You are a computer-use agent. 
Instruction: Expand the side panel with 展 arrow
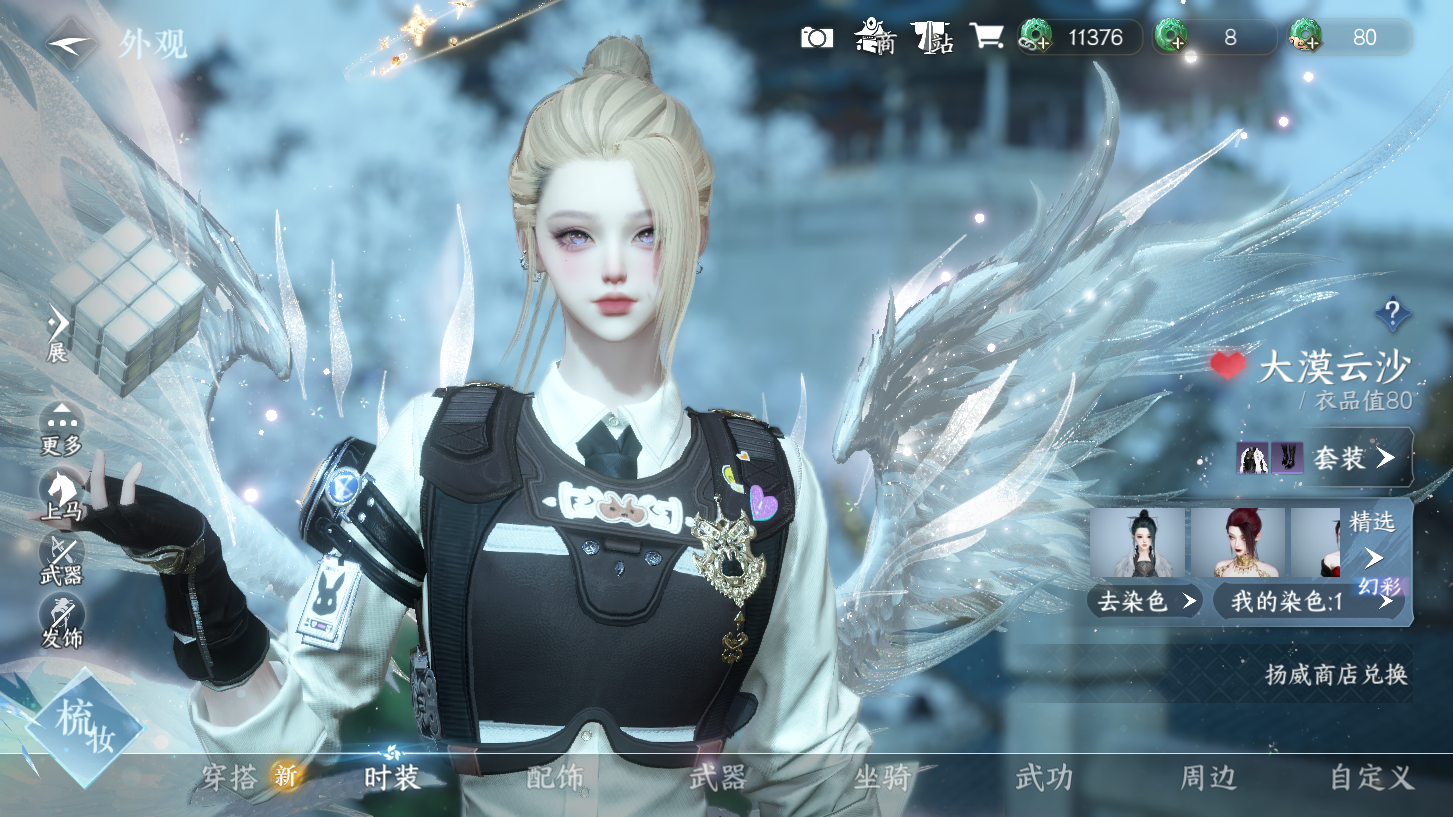58,333
